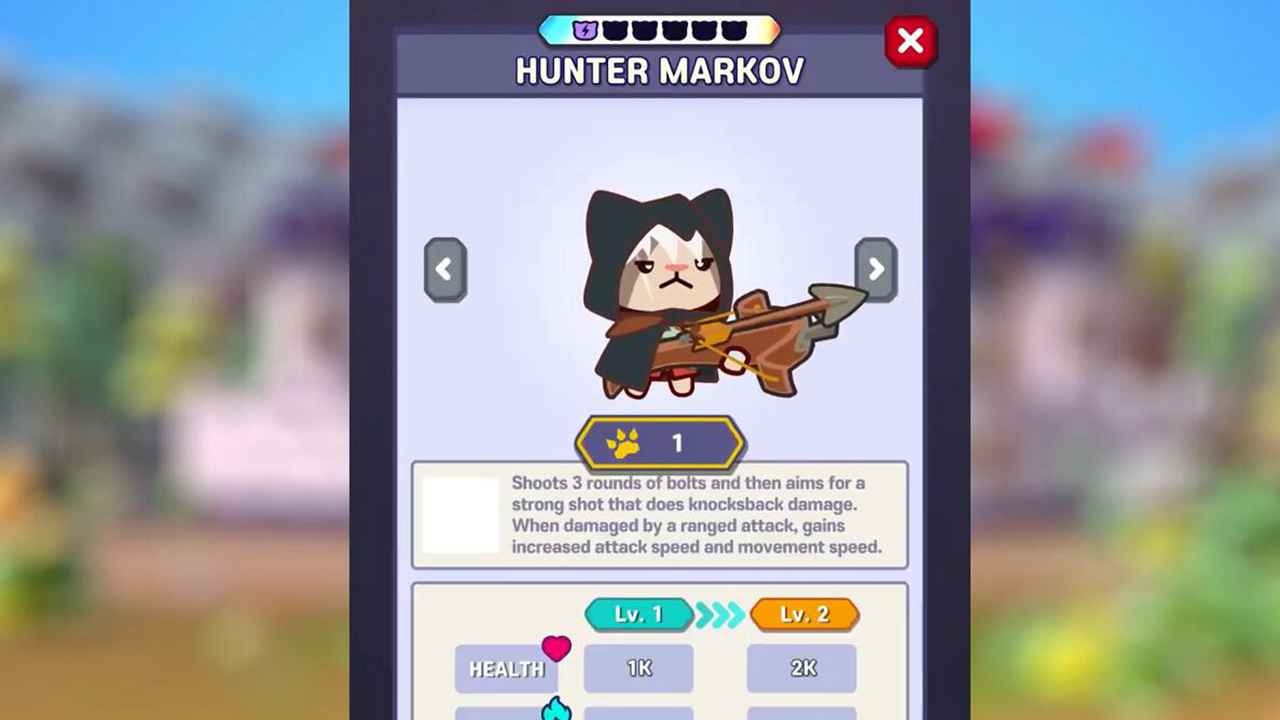This screenshot has height=720, width=1280.
Task: Select the last cat head icon in top bar
Action: (735, 30)
